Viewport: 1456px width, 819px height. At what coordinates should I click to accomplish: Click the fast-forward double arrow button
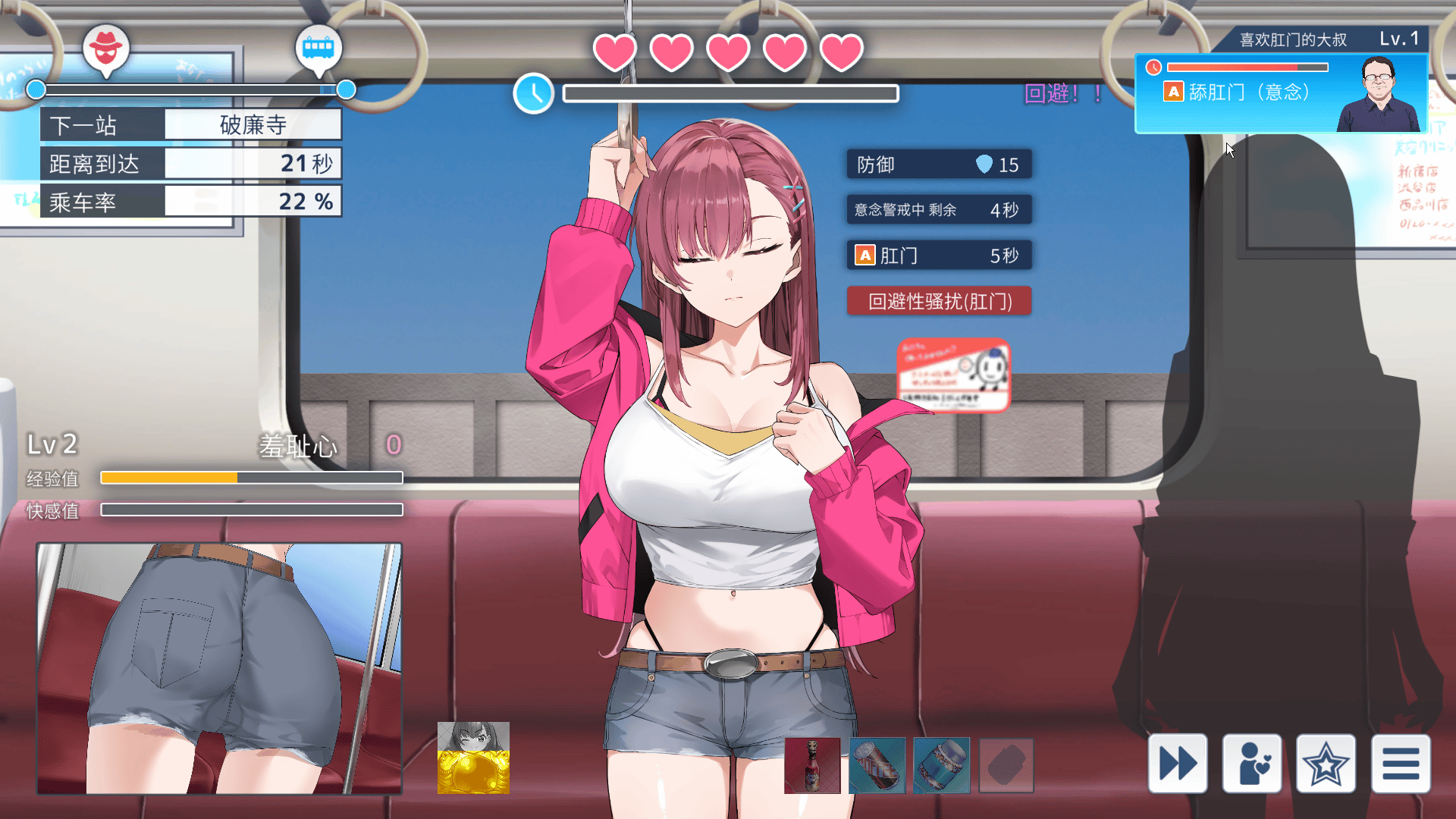1177,763
